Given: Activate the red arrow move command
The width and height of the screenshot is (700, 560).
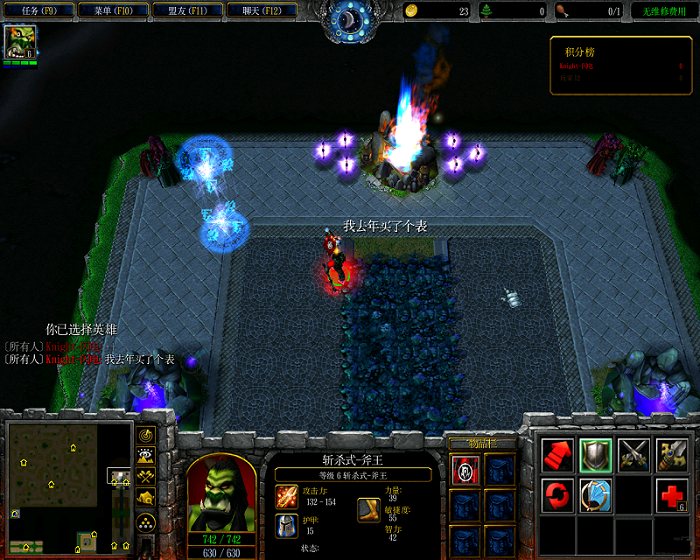Looking at the screenshot, I should point(557,454).
